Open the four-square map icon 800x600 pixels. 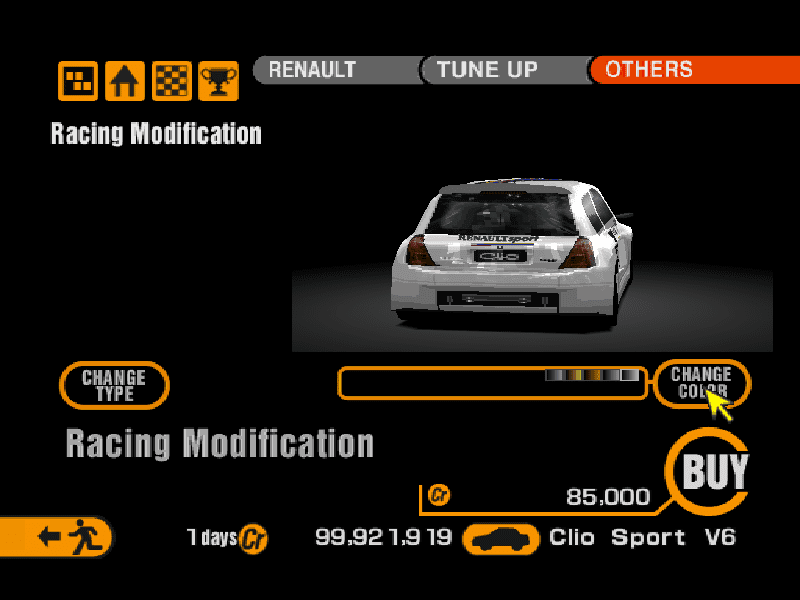pos(78,80)
